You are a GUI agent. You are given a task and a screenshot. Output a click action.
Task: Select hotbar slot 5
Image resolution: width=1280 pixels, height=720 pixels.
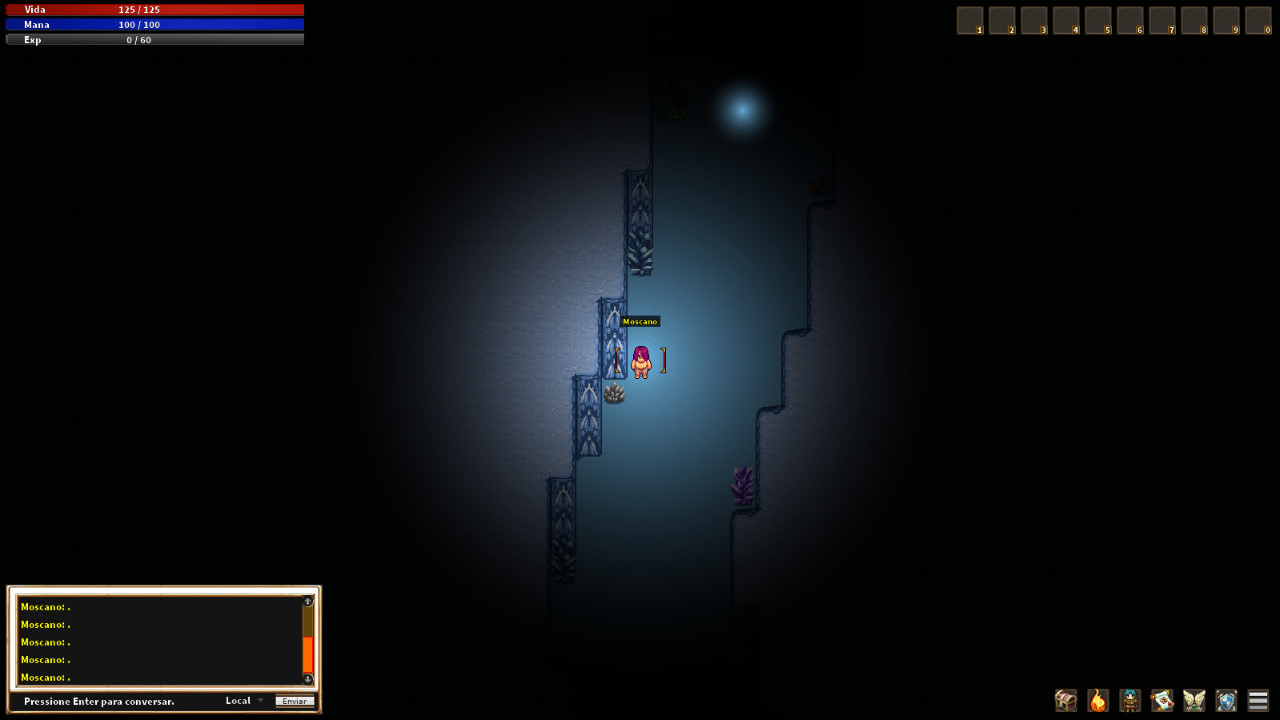1098,19
